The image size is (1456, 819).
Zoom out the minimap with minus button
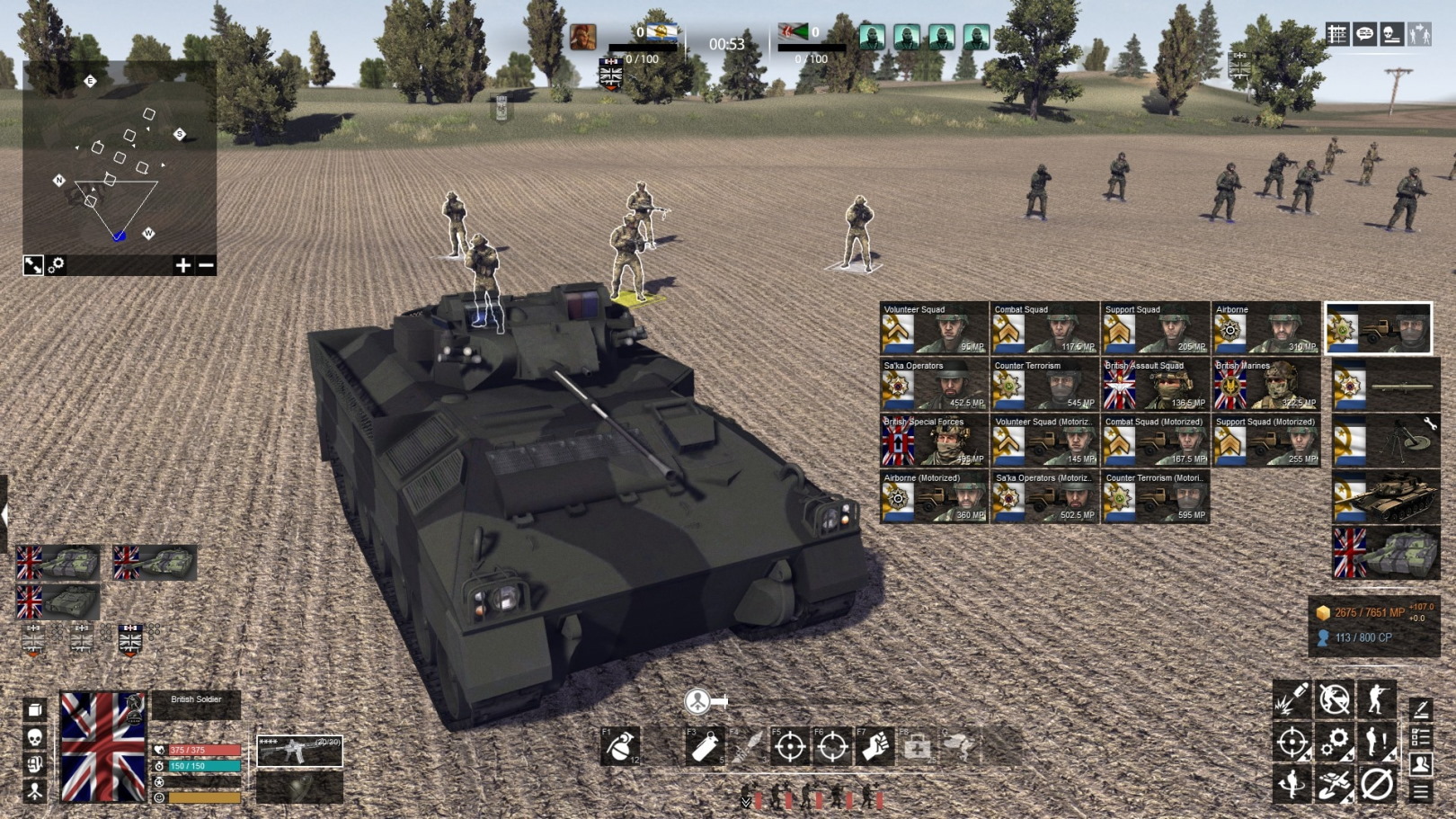pyautogui.click(x=206, y=265)
